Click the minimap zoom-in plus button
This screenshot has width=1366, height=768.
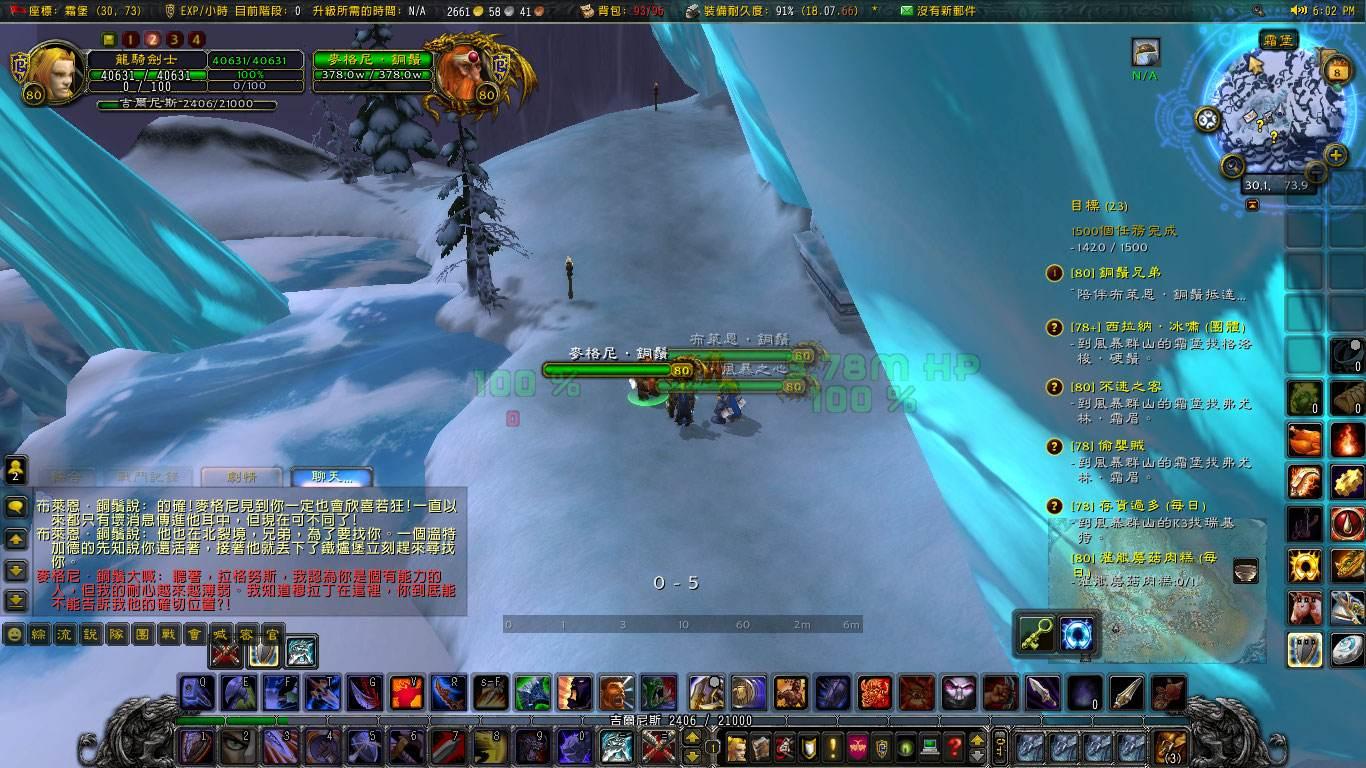1336,155
